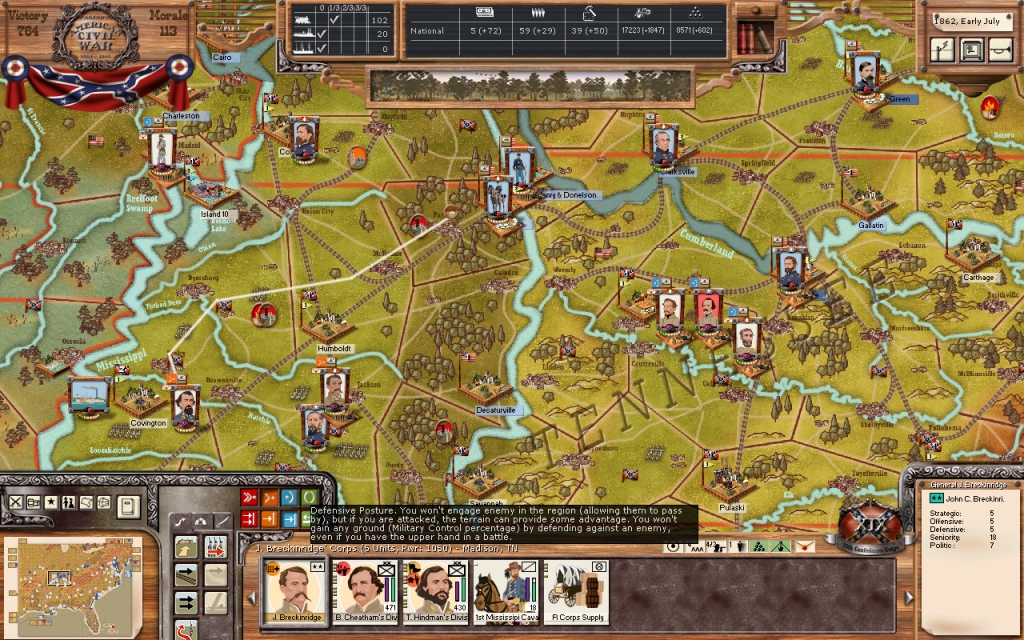Screen dimensions: 1024x640
Task: Set the red assault posture
Action: (x=249, y=497)
